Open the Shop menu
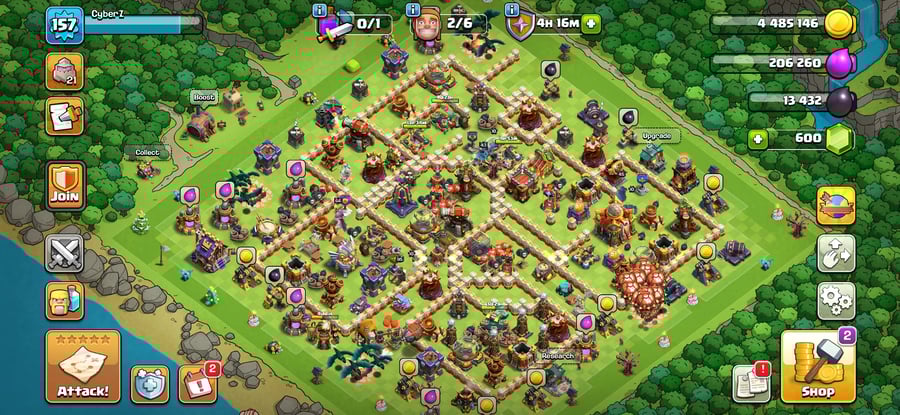900x415 pixels. coord(817,366)
